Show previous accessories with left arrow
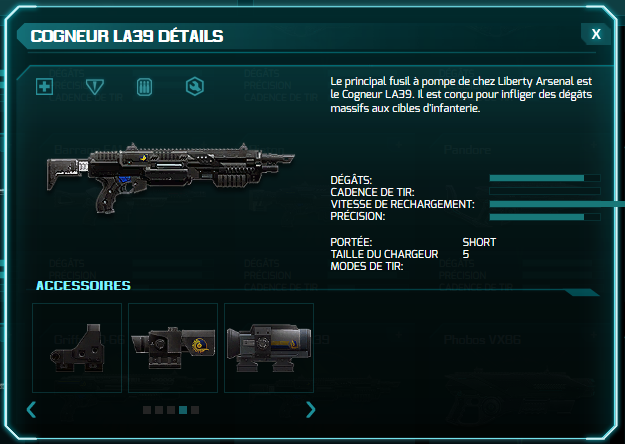 pos(32,409)
